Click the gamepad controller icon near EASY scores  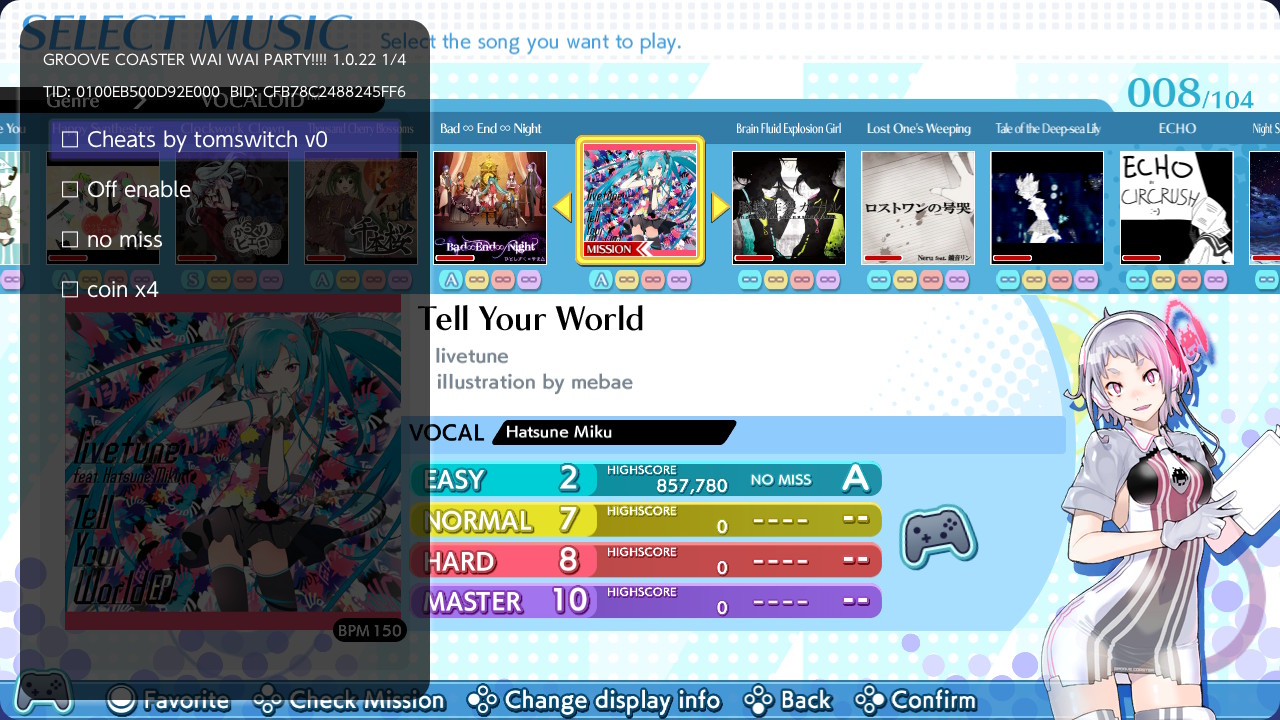(x=938, y=537)
